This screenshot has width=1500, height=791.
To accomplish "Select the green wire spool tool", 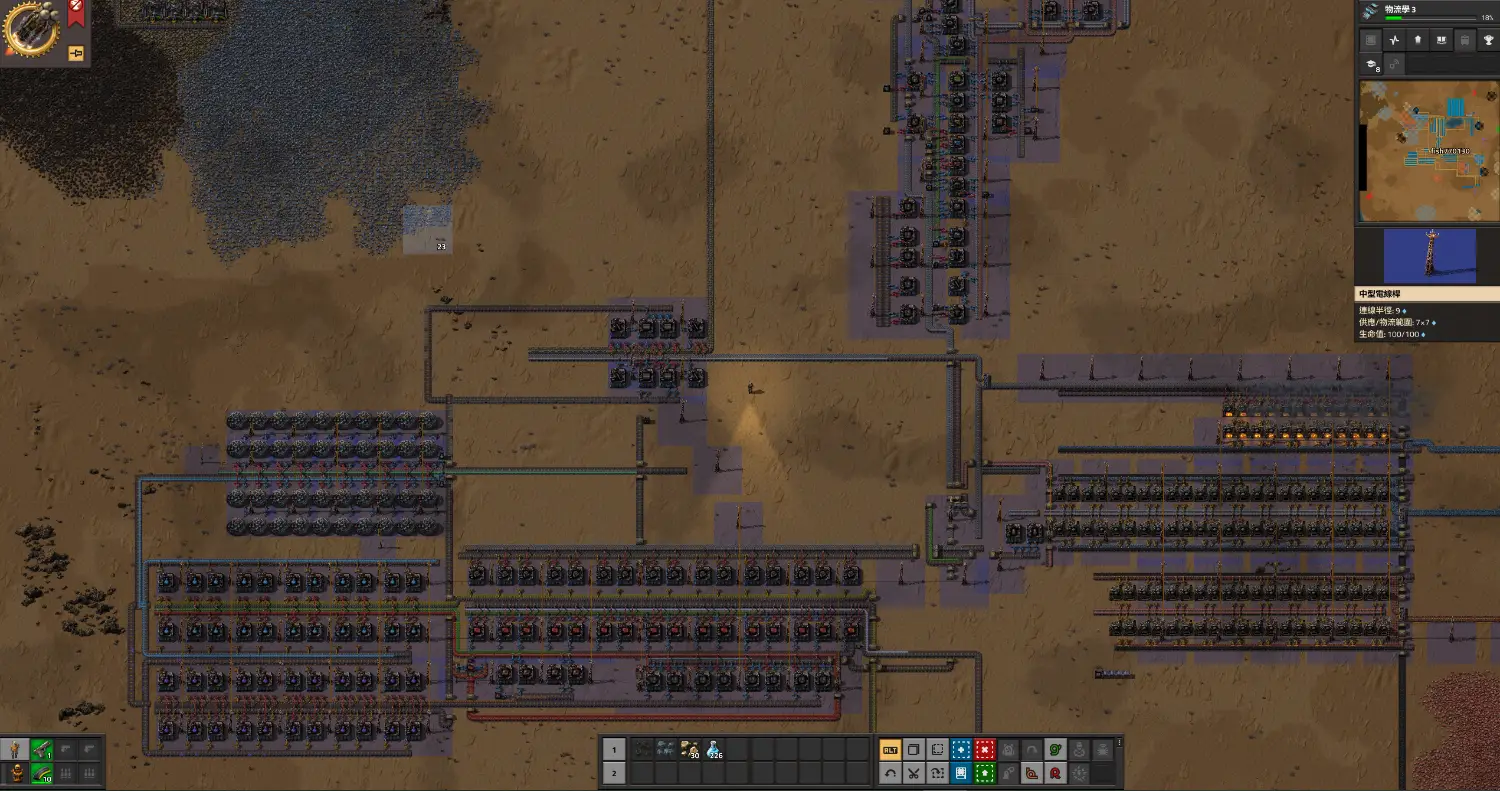I will point(1057,749).
